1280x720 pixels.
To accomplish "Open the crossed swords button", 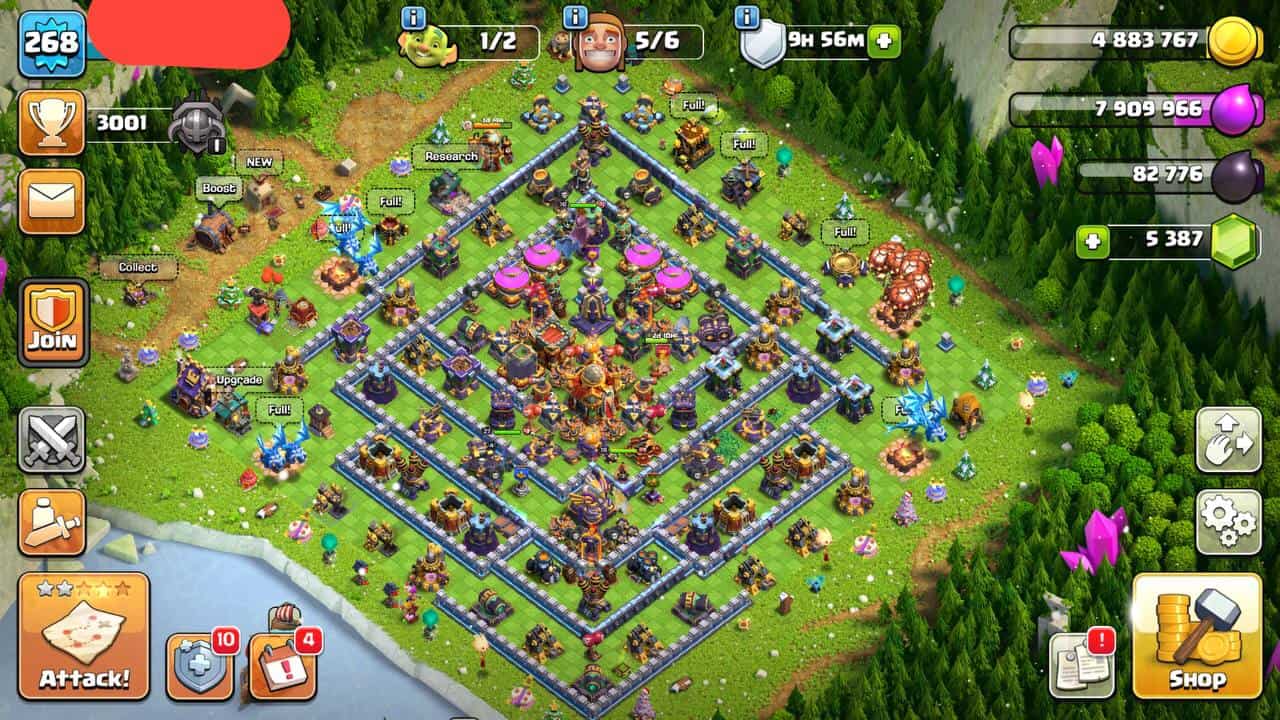I will click(52, 440).
